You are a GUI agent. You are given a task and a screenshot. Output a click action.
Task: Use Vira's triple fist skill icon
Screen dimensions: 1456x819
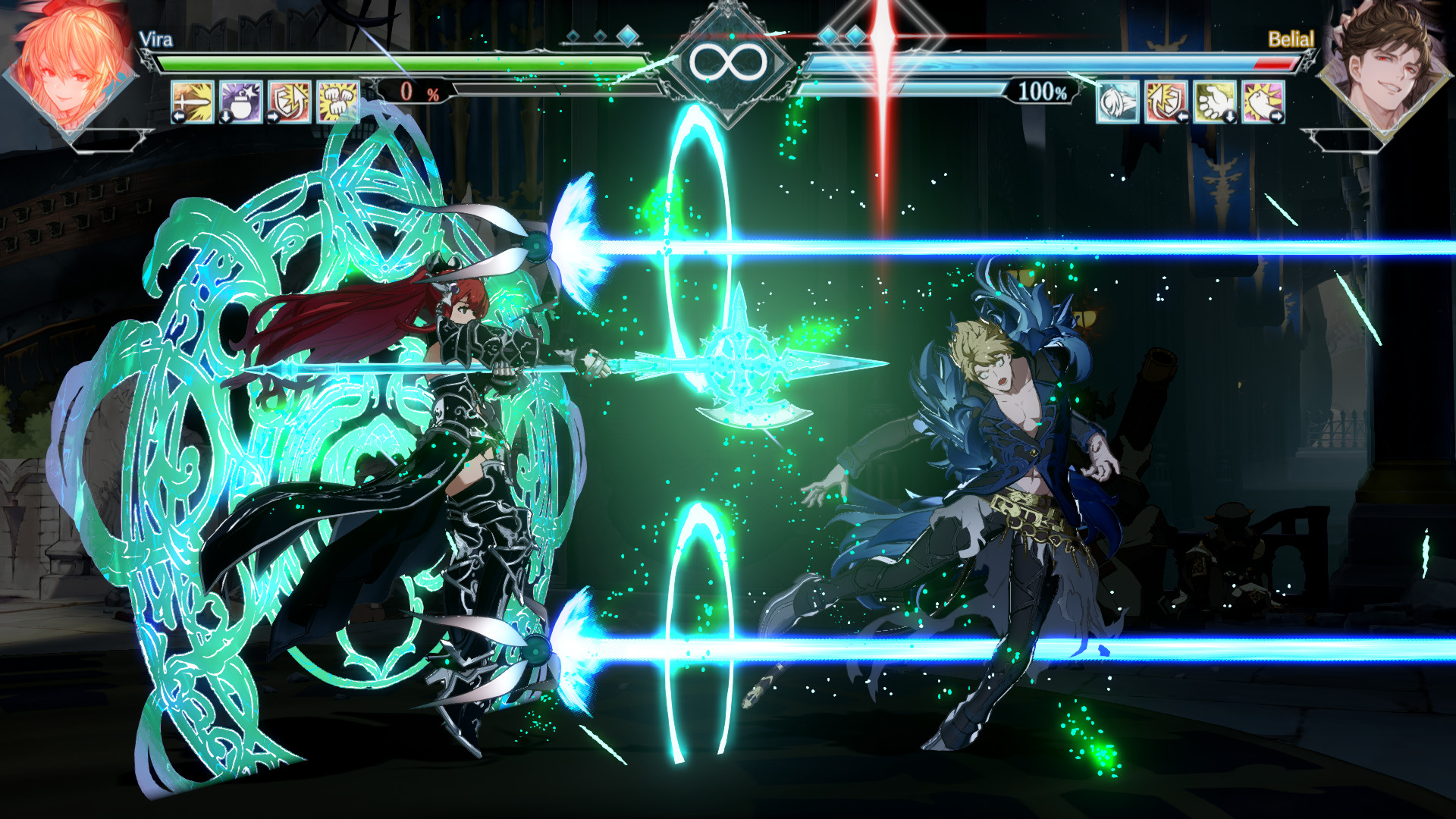coord(337,102)
